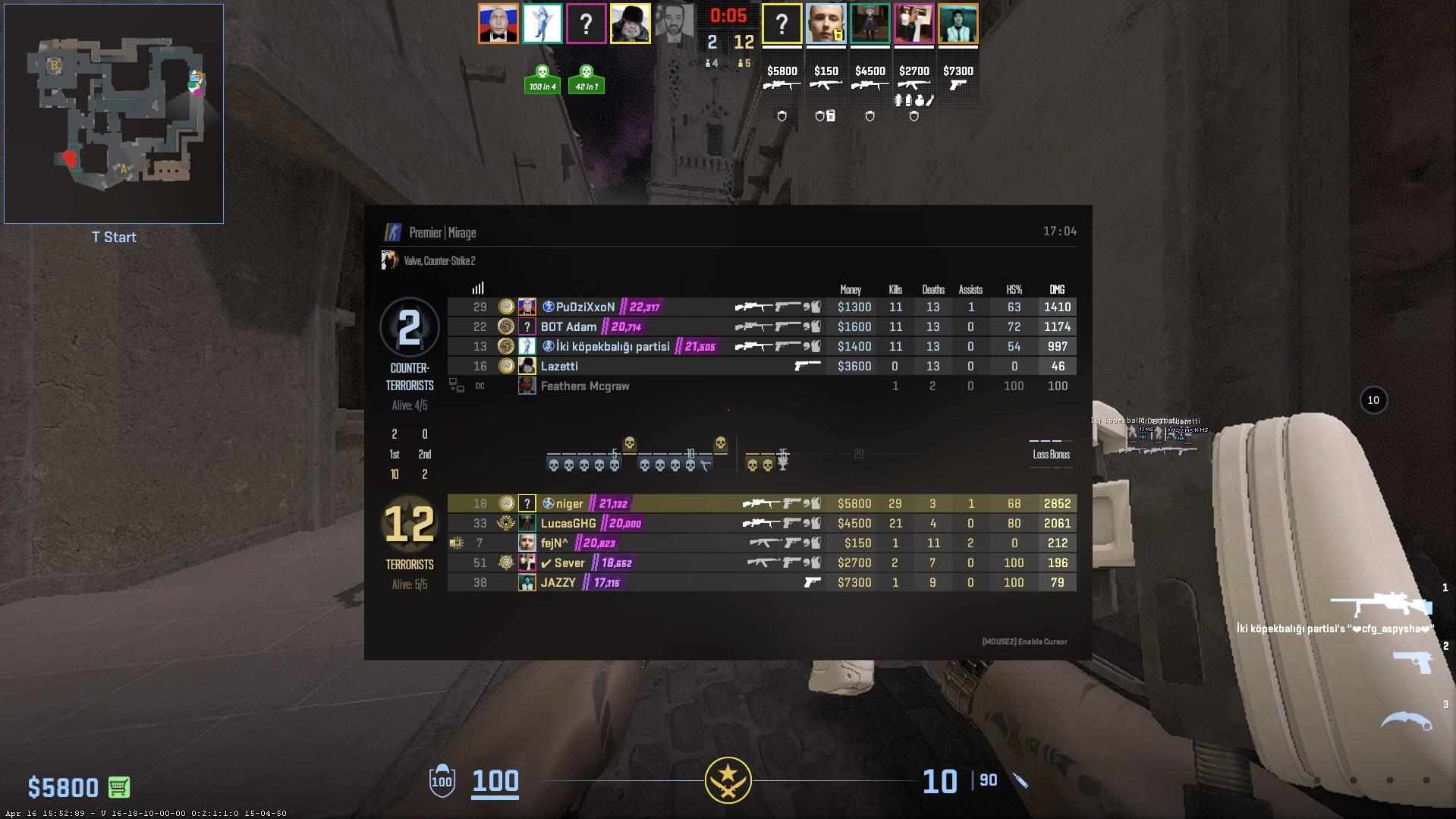Open the buy menu cart icon

tap(119, 787)
